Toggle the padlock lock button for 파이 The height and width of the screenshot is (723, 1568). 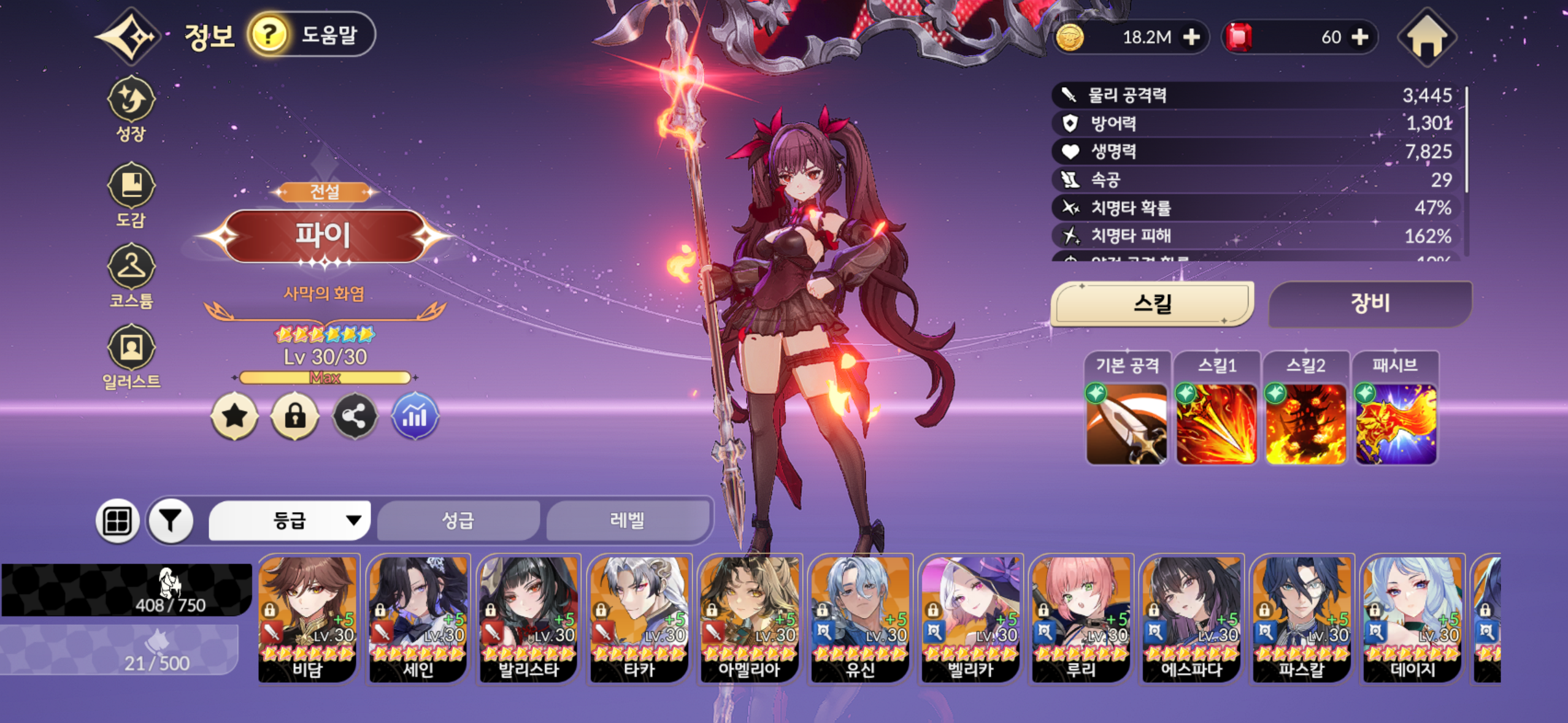(294, 417)
